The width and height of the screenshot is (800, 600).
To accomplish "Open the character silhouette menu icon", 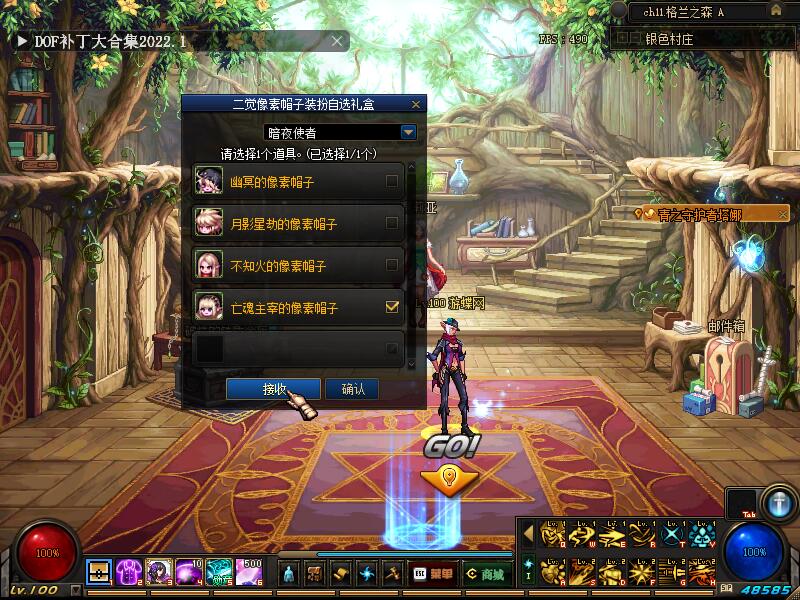I will pos(289,574).
